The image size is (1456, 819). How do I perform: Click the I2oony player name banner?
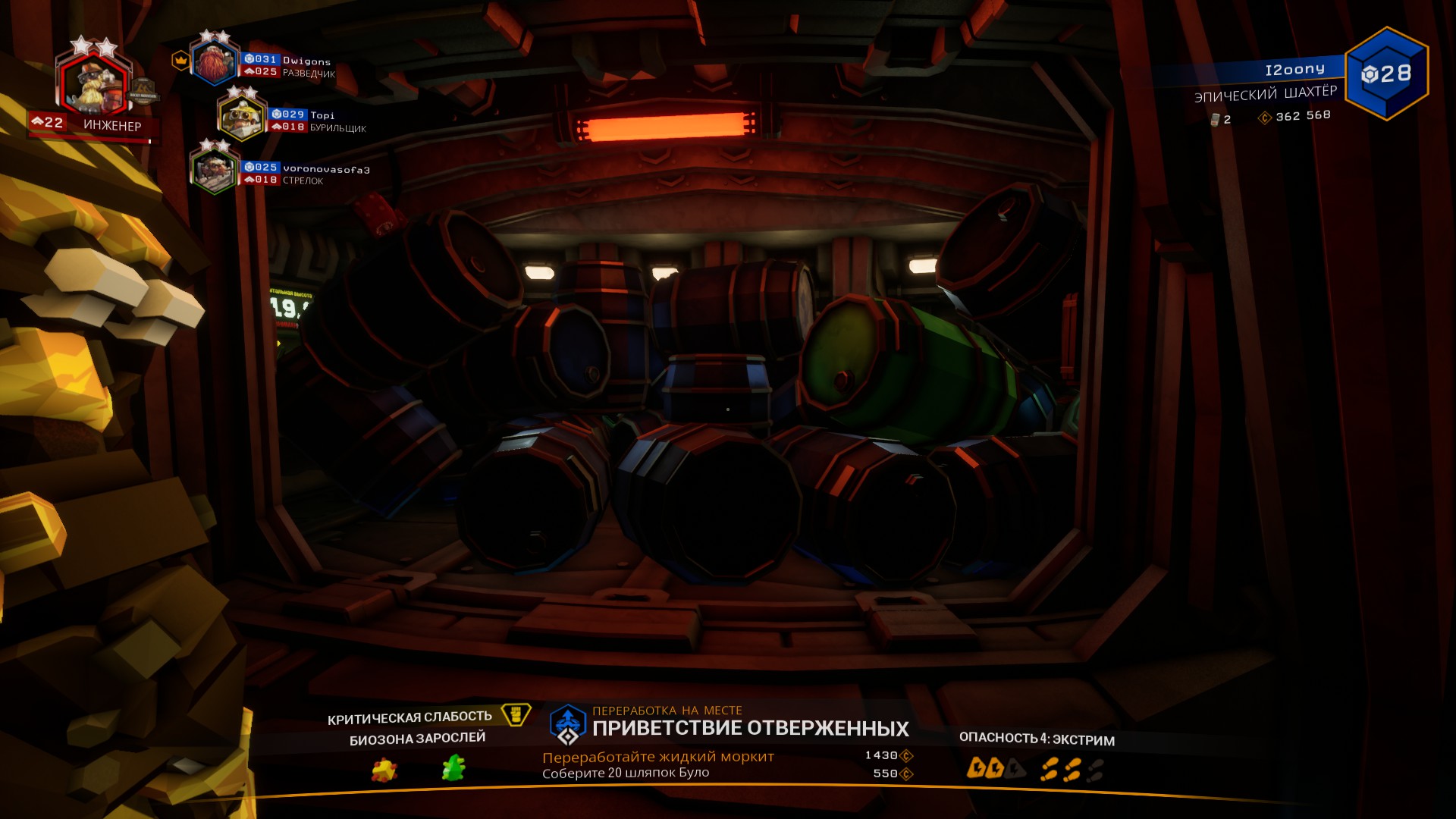tap(1294, 70)
